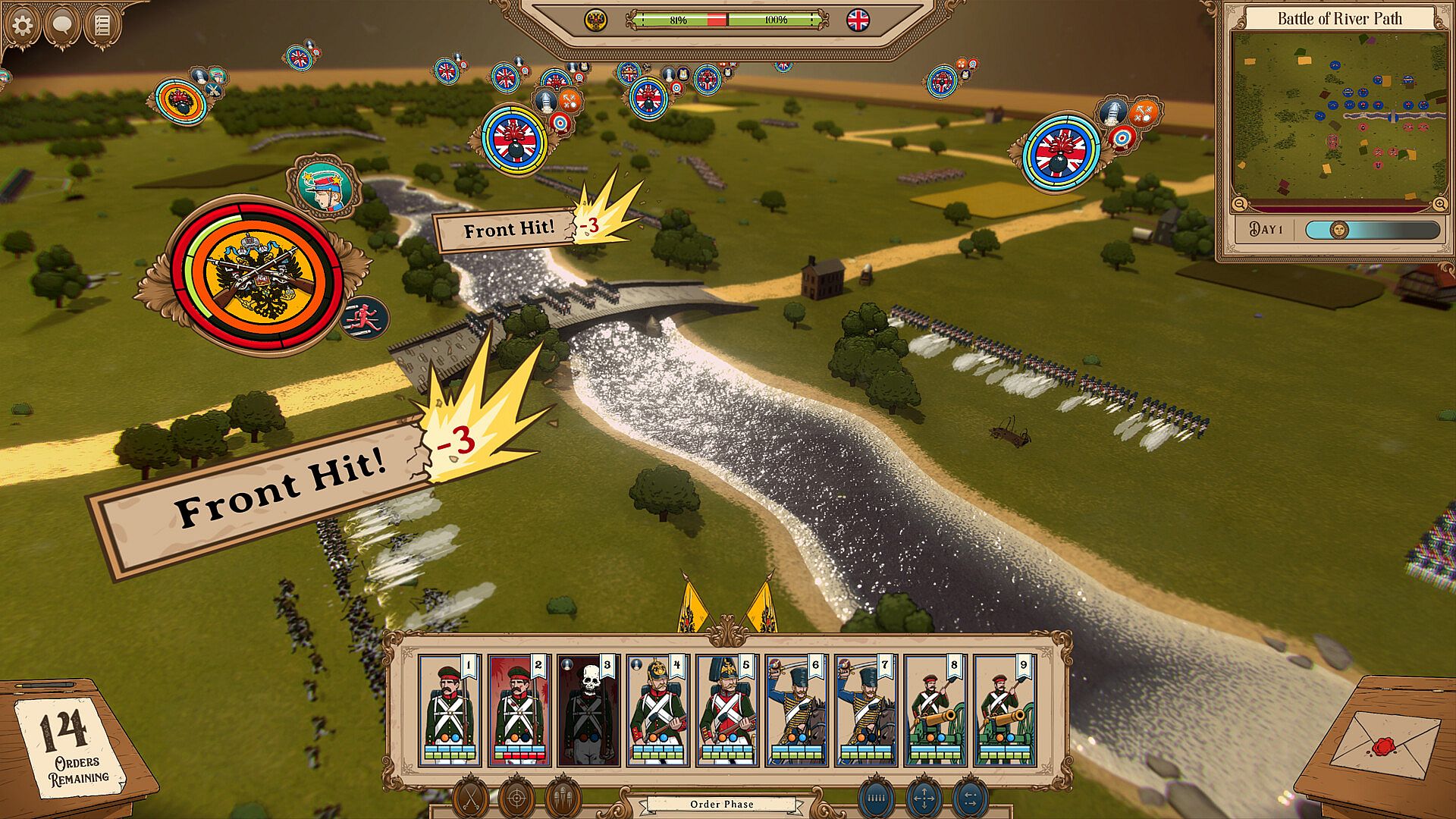Select grenadier unit card number 4
Screen dimensions: 1456x819
point(657,711)
